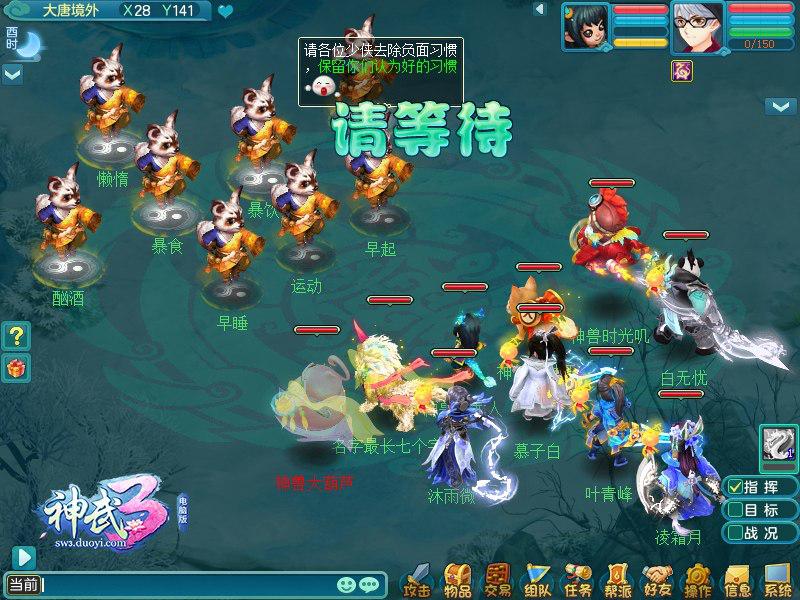800x600 pixels.
Task: Open the 物品 (Items) treasure chest
Action: pos(458,579)
